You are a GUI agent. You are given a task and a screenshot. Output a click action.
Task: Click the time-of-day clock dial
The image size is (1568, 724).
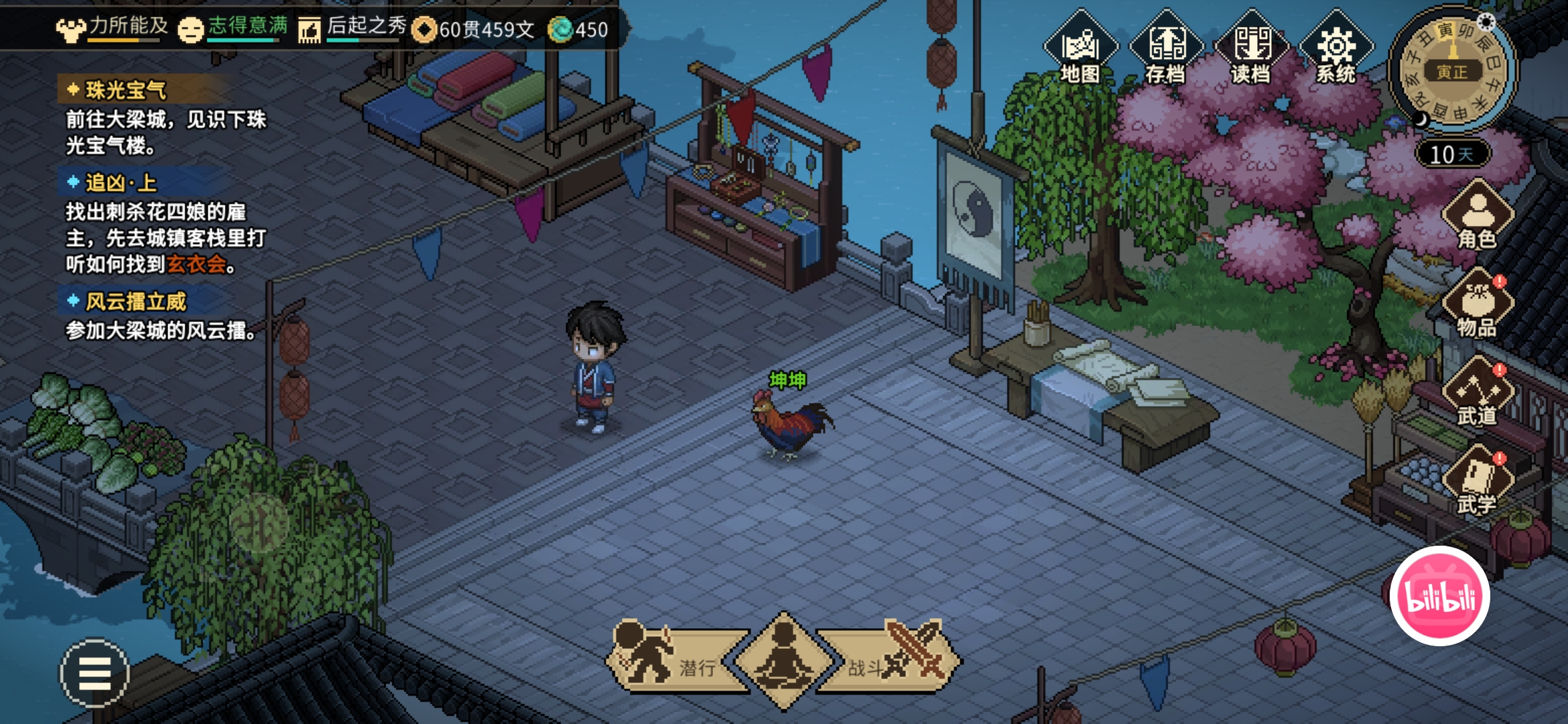tap(1451, 70)
